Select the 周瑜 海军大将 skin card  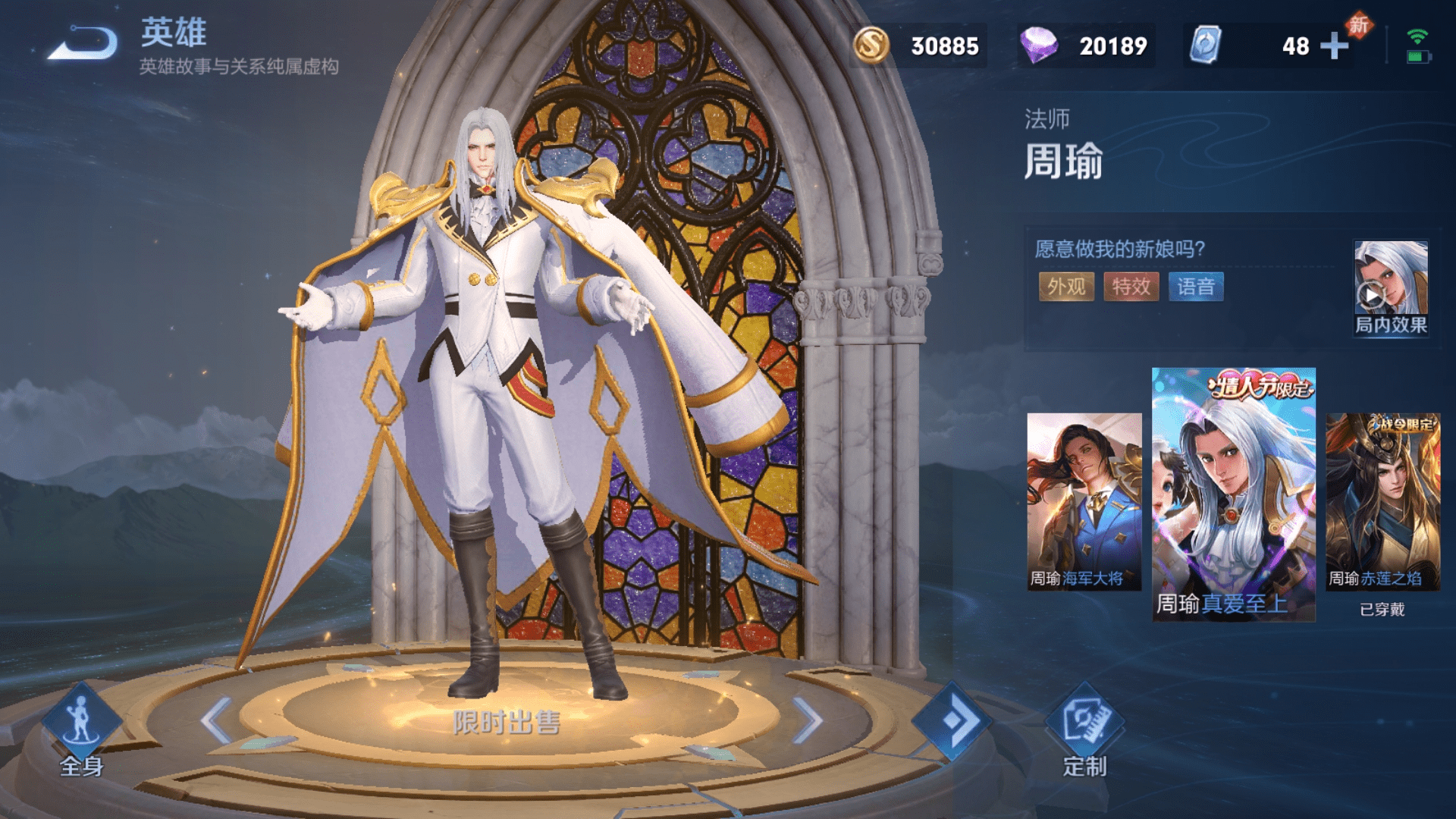pyautogui.click(x=1084, y=501)
